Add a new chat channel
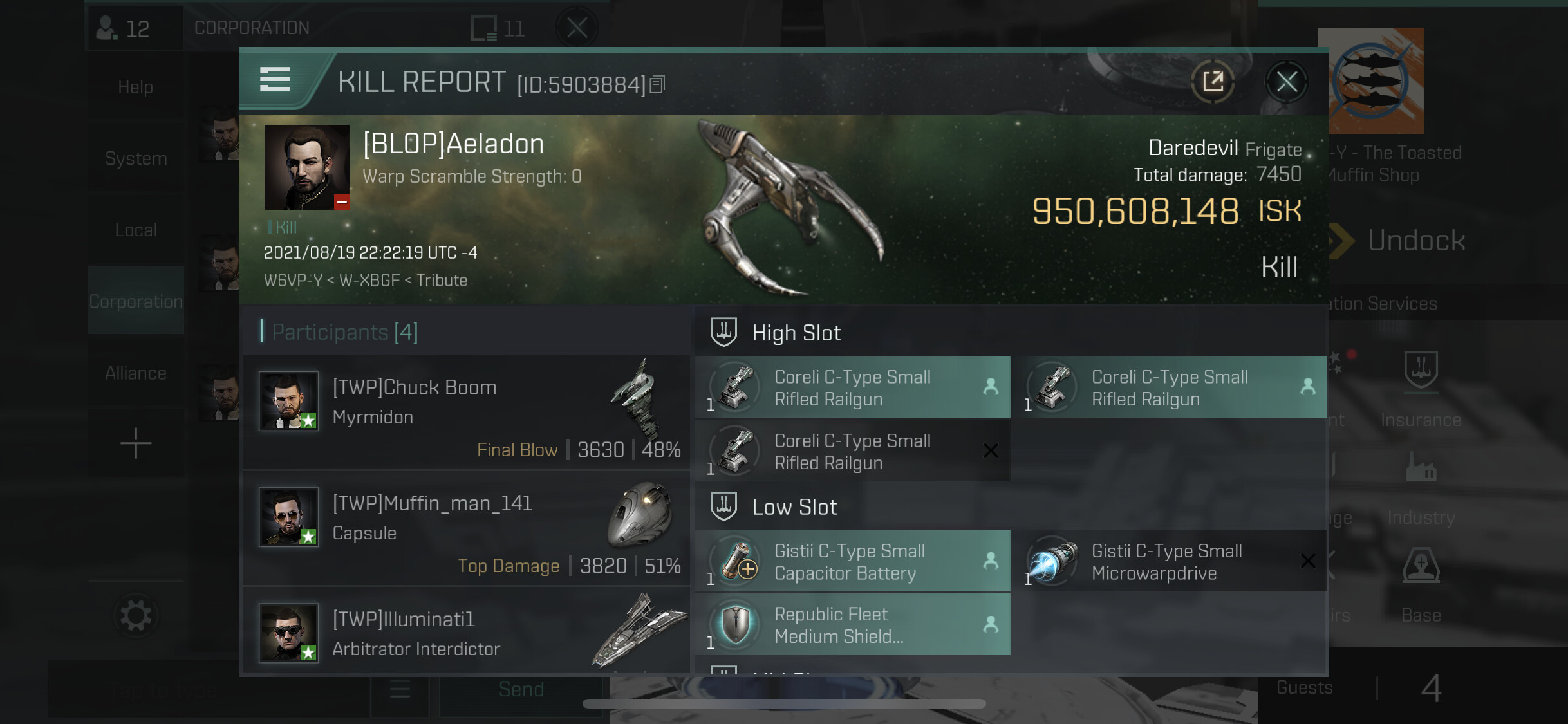1568x724 pixels. [135, 443]
